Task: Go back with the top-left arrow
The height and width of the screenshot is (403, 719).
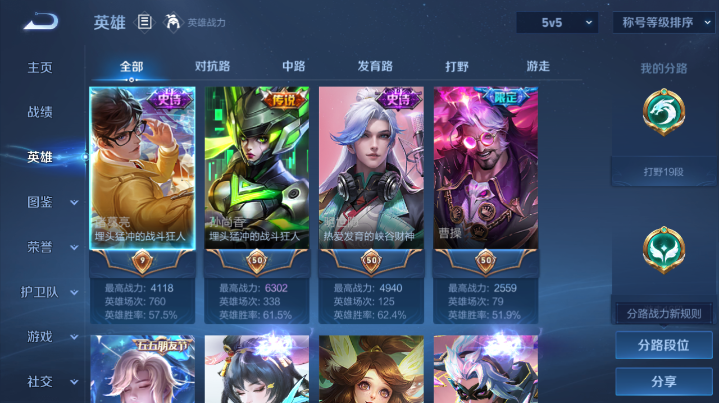Action: pos(41,22)
